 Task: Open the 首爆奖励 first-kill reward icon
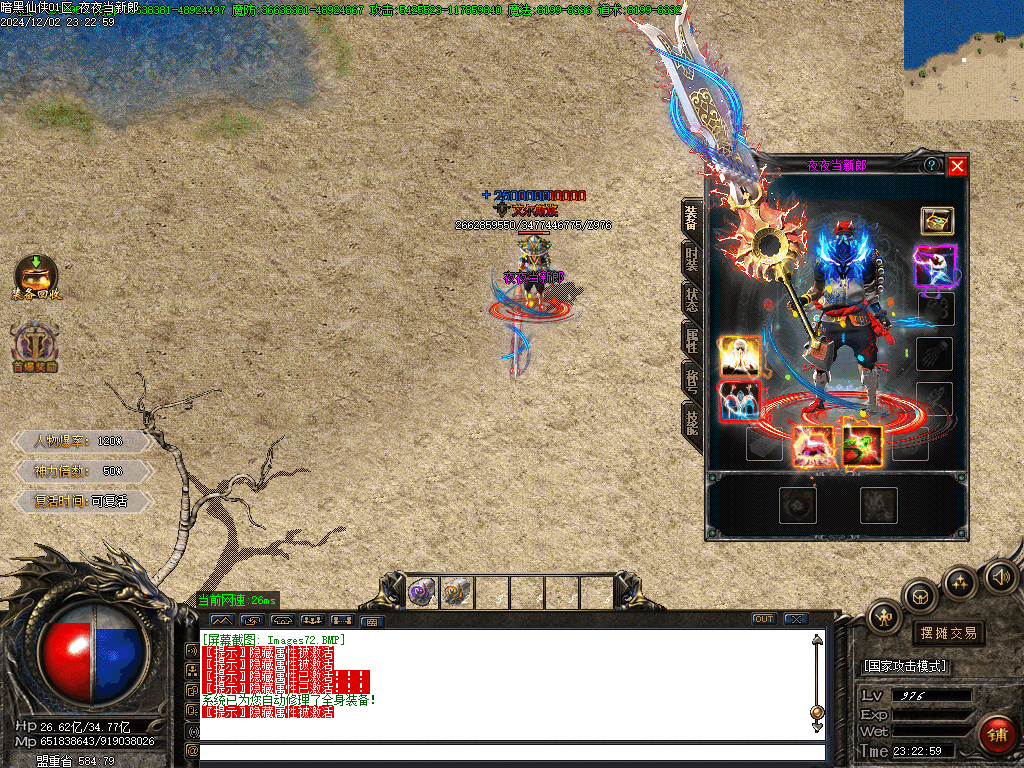(35, 346)
